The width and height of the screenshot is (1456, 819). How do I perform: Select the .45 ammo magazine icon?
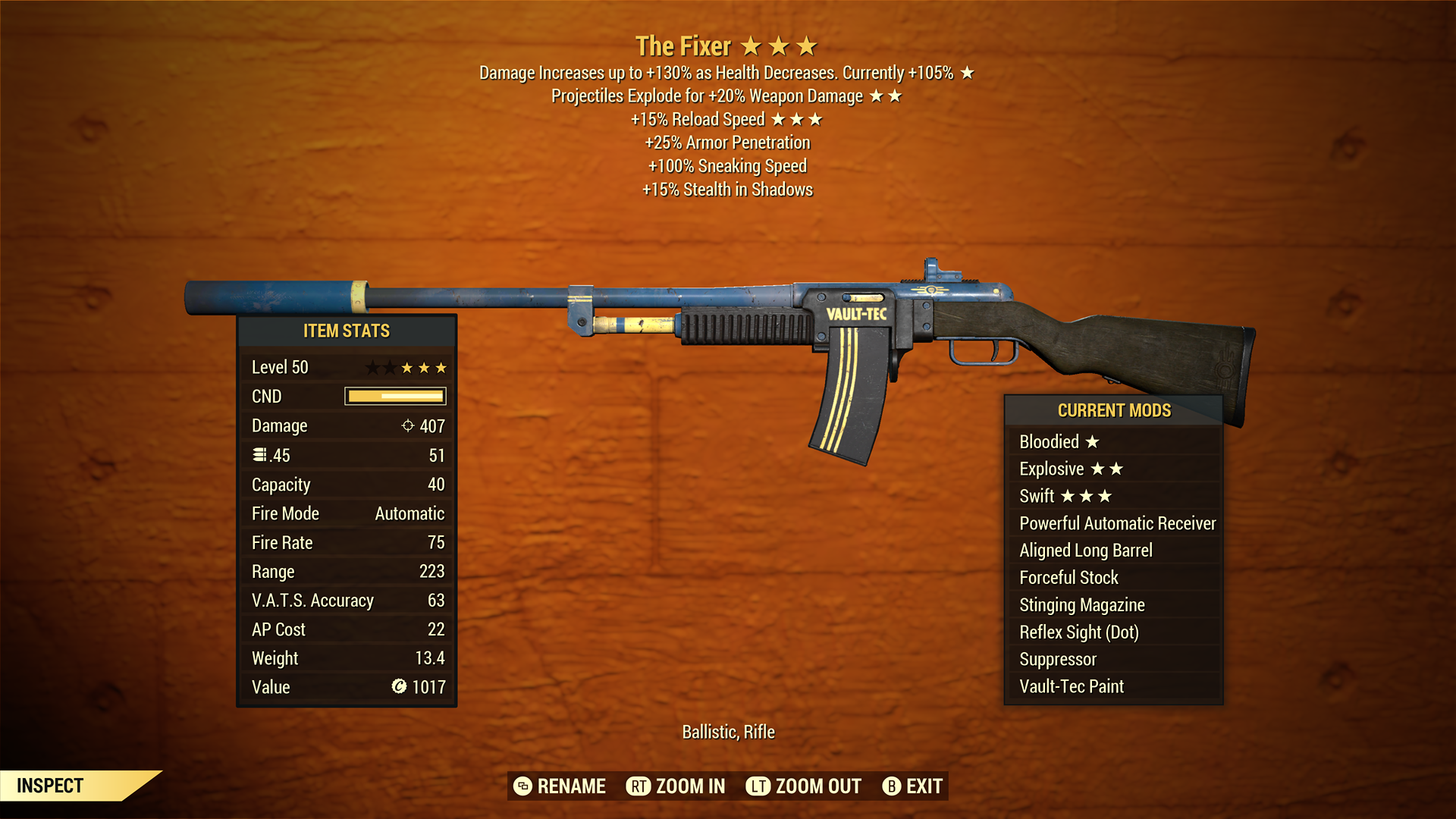click(x=262, y=454)
